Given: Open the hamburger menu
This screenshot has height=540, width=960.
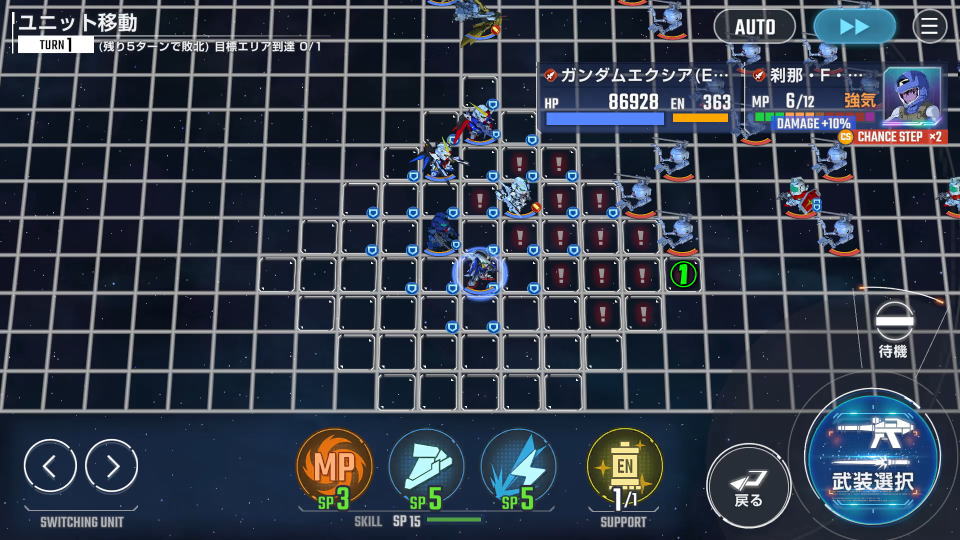Looking at the screenshot, I should click(930, 26).
